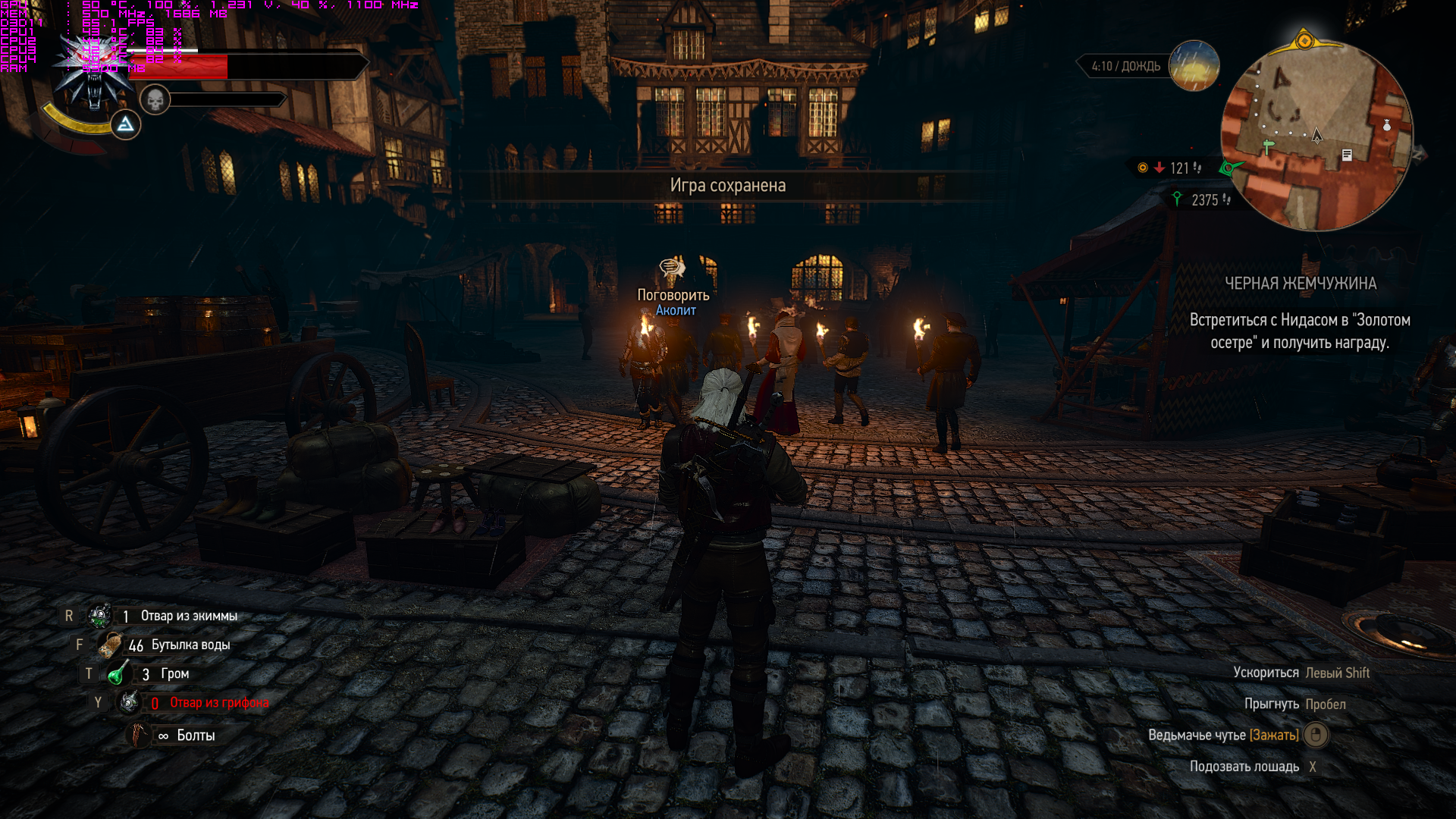The width and height of the screenshot is (1456, 819).
Task: Click the green quest marker on minimap
Action: click(1267, 146)
